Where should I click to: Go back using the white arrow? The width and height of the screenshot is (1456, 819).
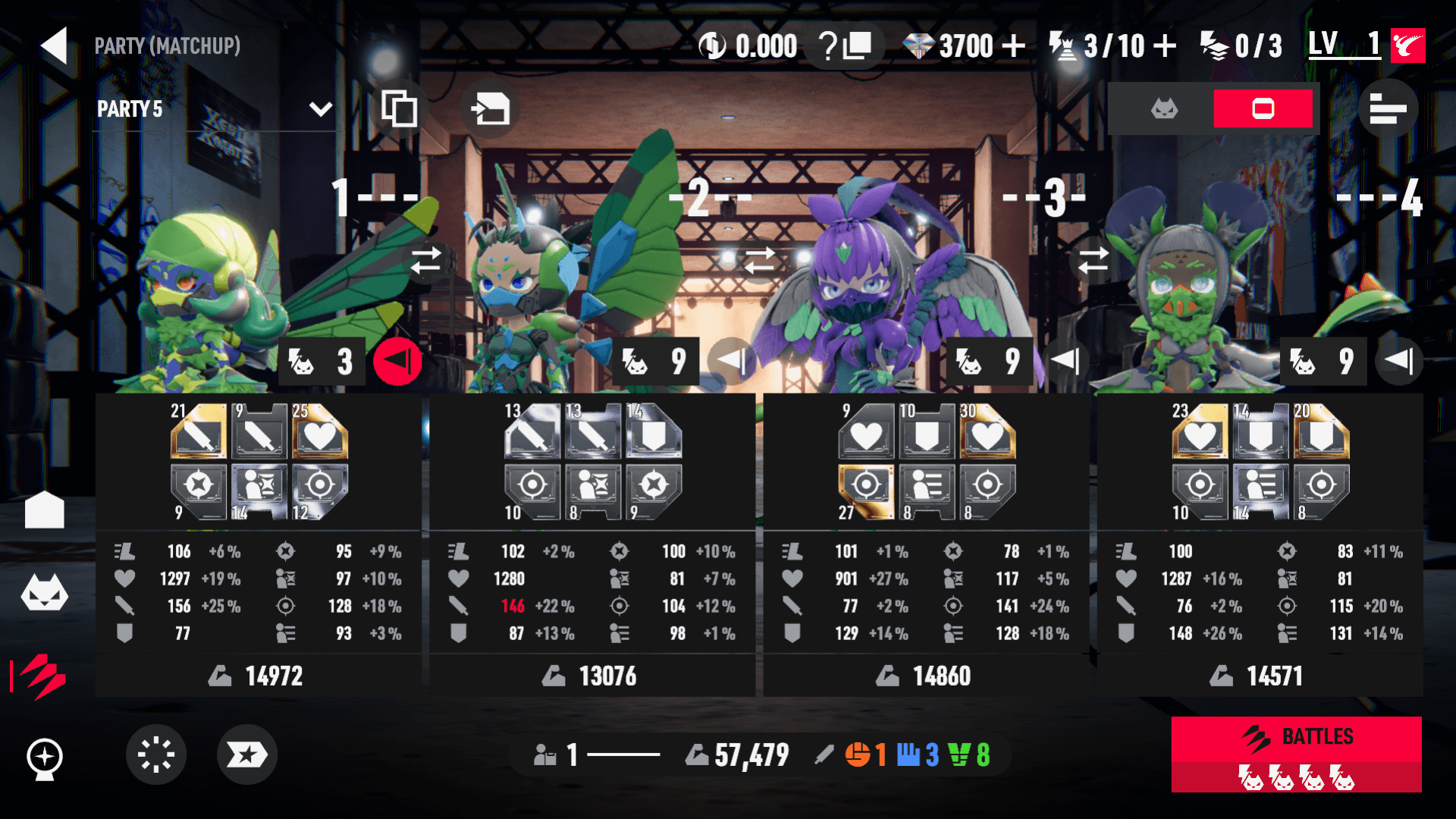click(55, 45)
